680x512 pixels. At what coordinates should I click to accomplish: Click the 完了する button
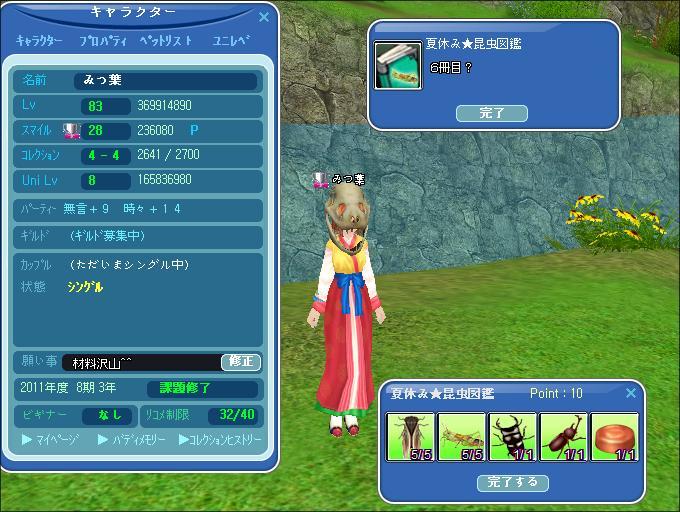[x=513, y=482]
